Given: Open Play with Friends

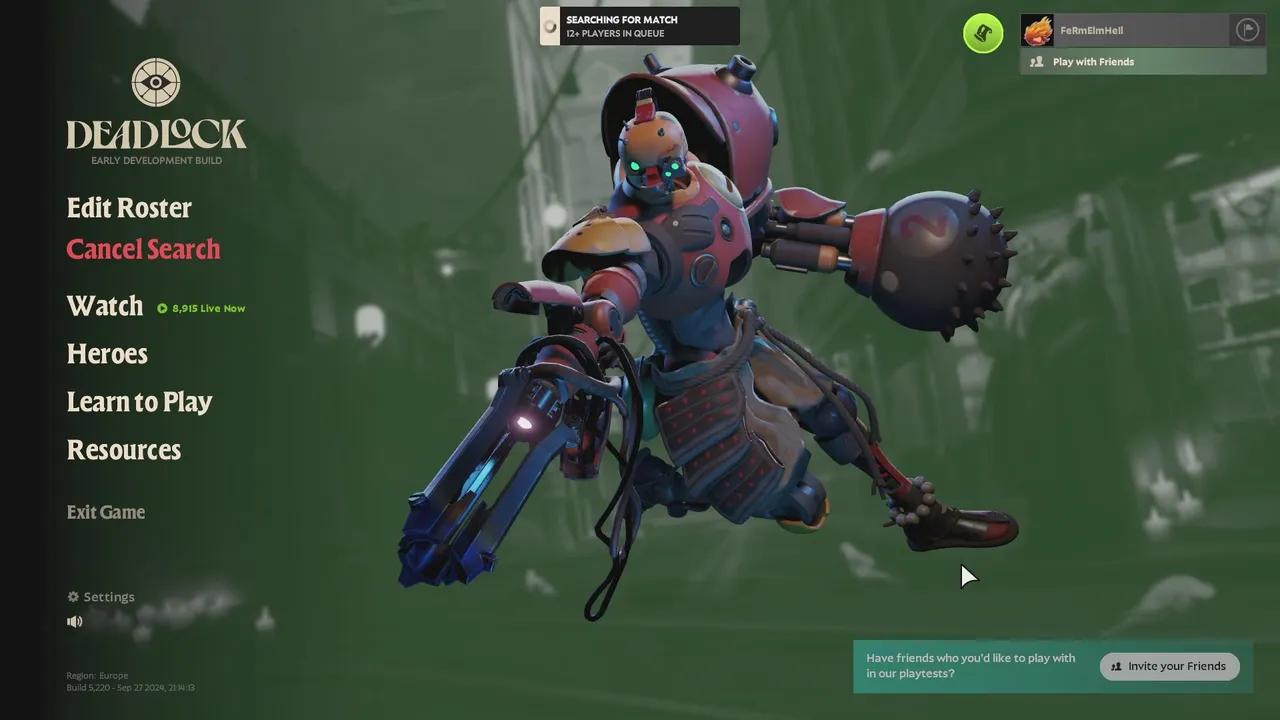Looking at the screenshot, I should 1092,62.
